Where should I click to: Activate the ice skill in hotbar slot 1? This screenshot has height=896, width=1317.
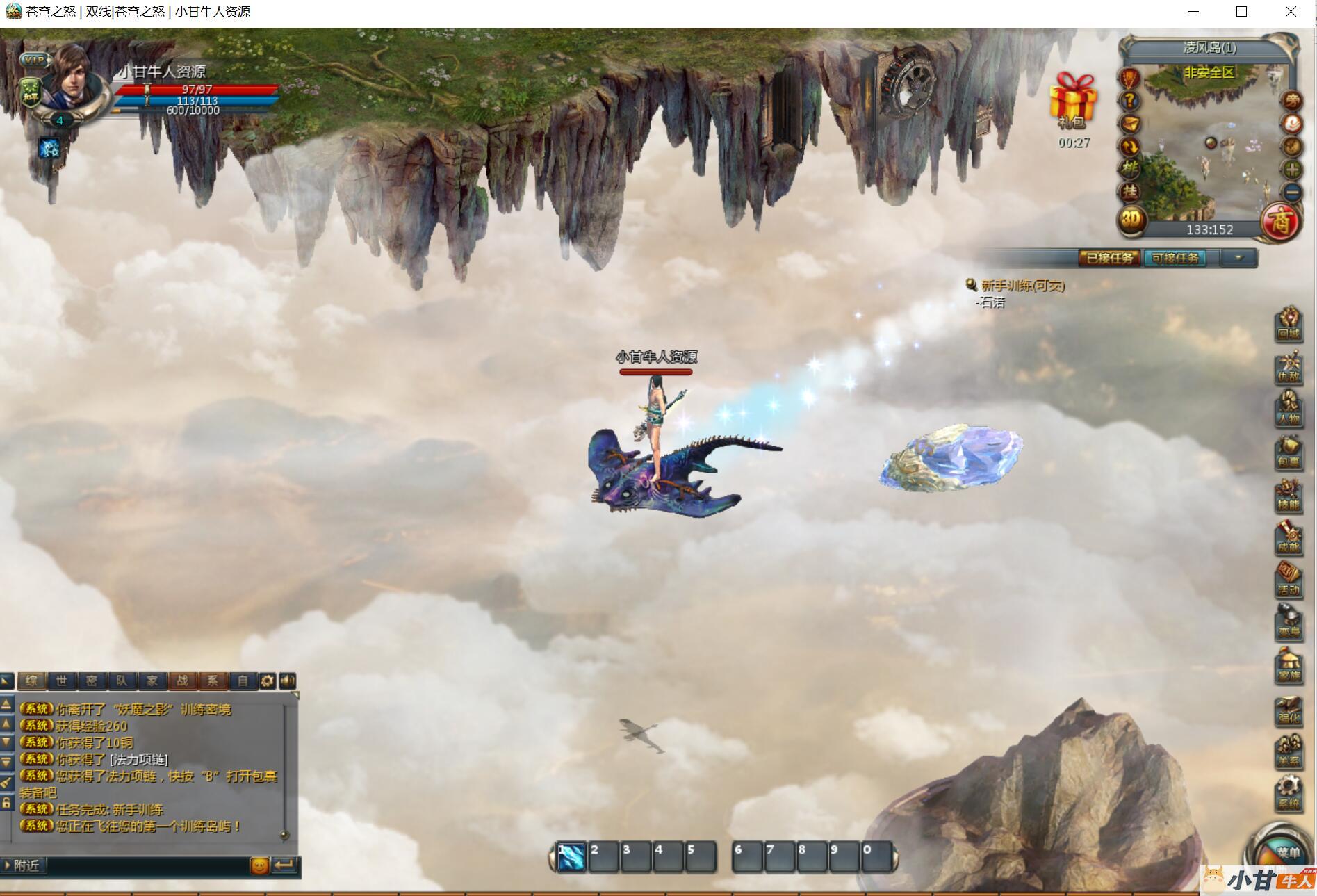(x=571, y=857)
